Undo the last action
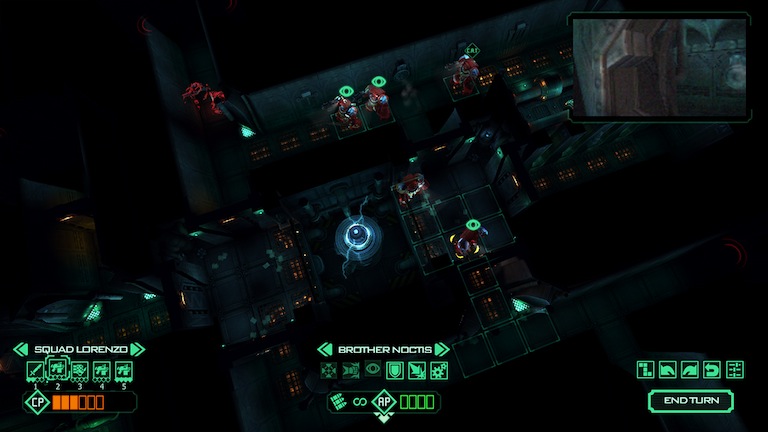 pyautogui.click(x=712, y=370)
